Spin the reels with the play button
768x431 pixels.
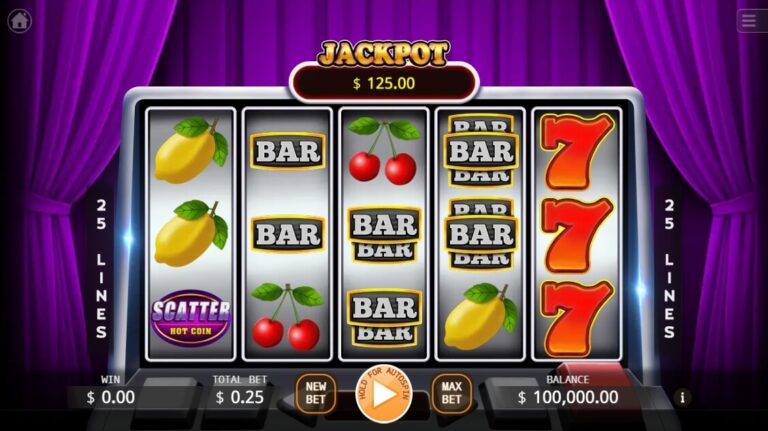coord(383,394)
